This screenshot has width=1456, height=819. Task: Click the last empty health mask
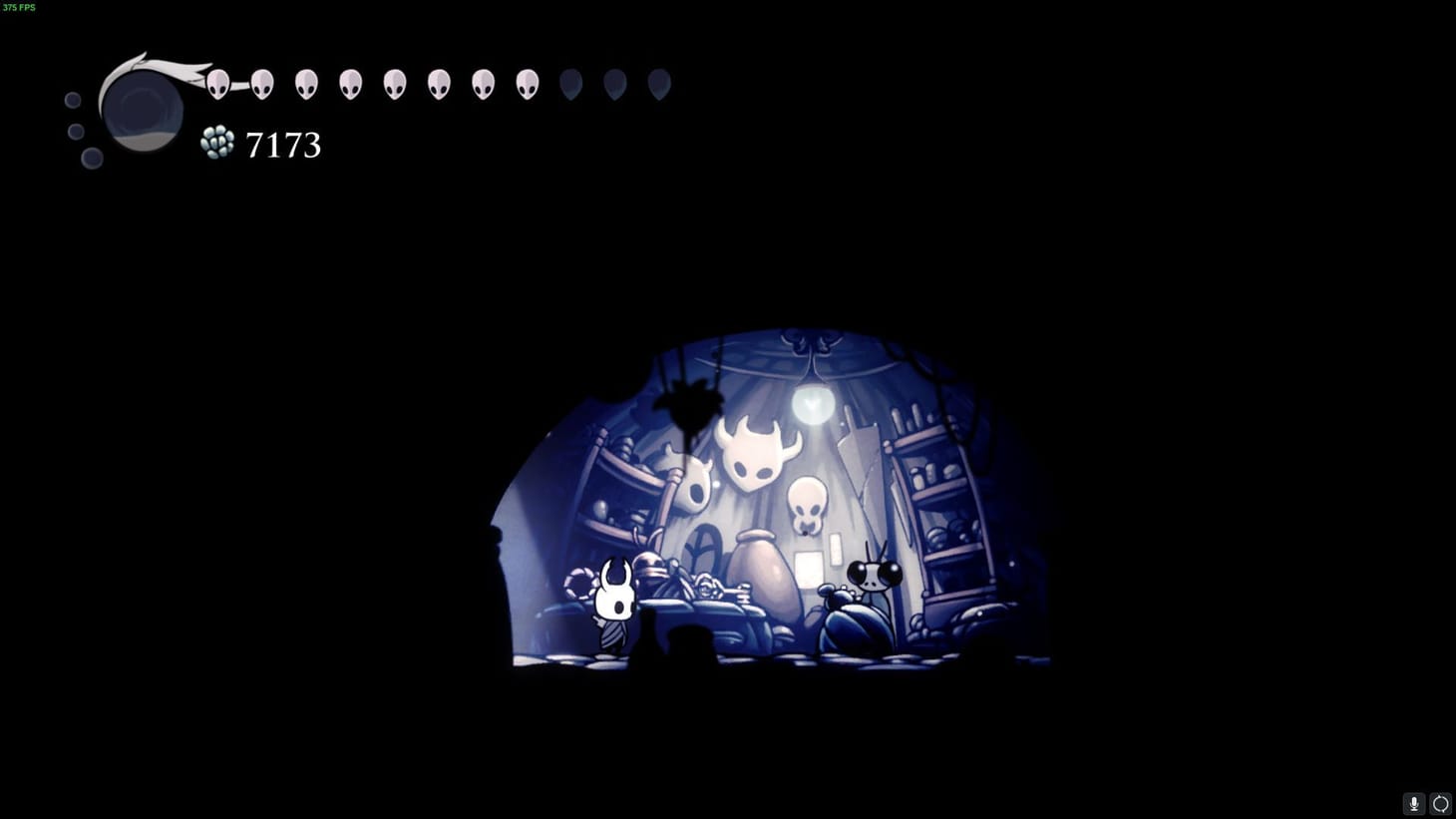tap(658, 85)
